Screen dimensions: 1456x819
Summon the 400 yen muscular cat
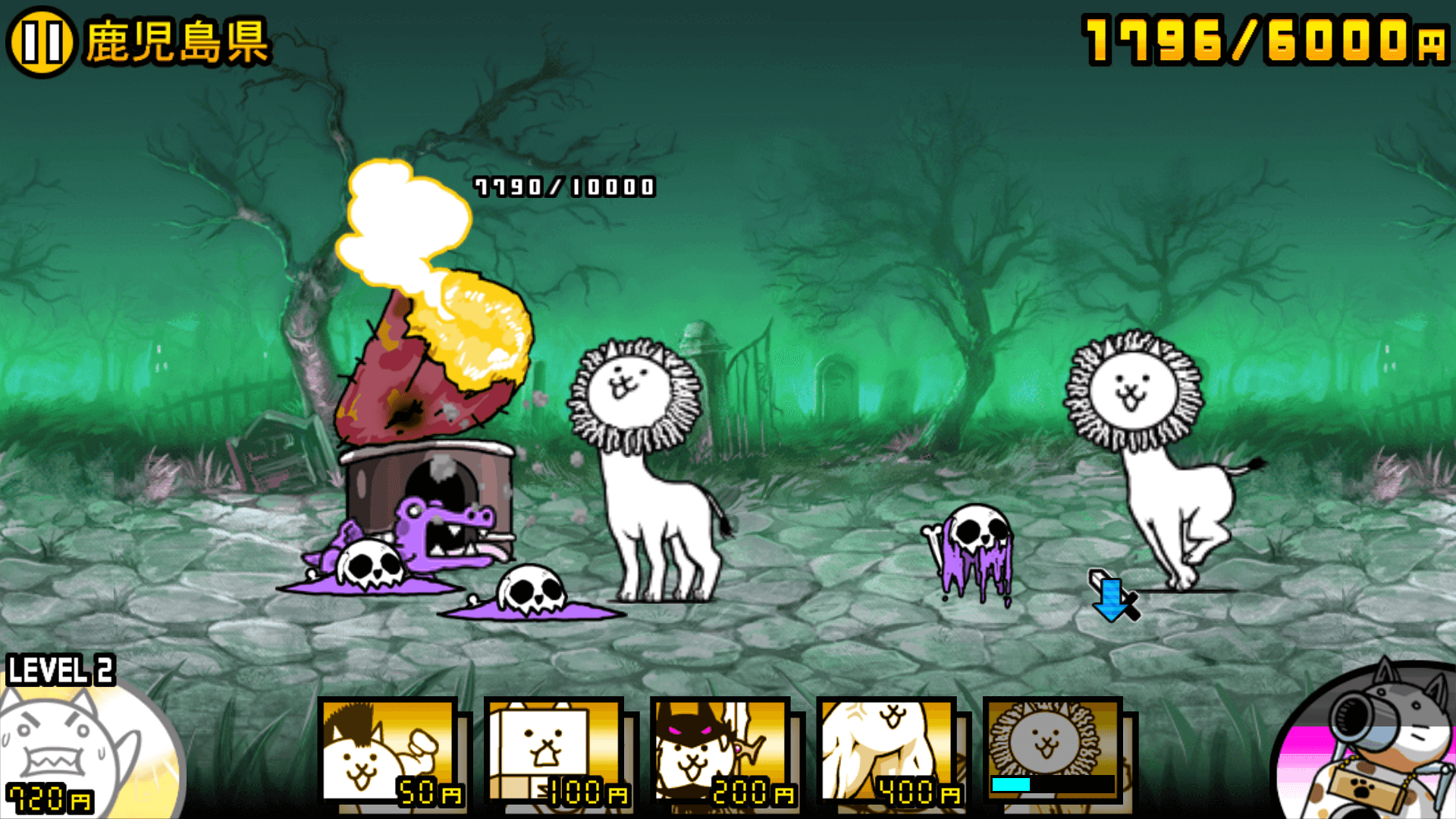(887, 751)
